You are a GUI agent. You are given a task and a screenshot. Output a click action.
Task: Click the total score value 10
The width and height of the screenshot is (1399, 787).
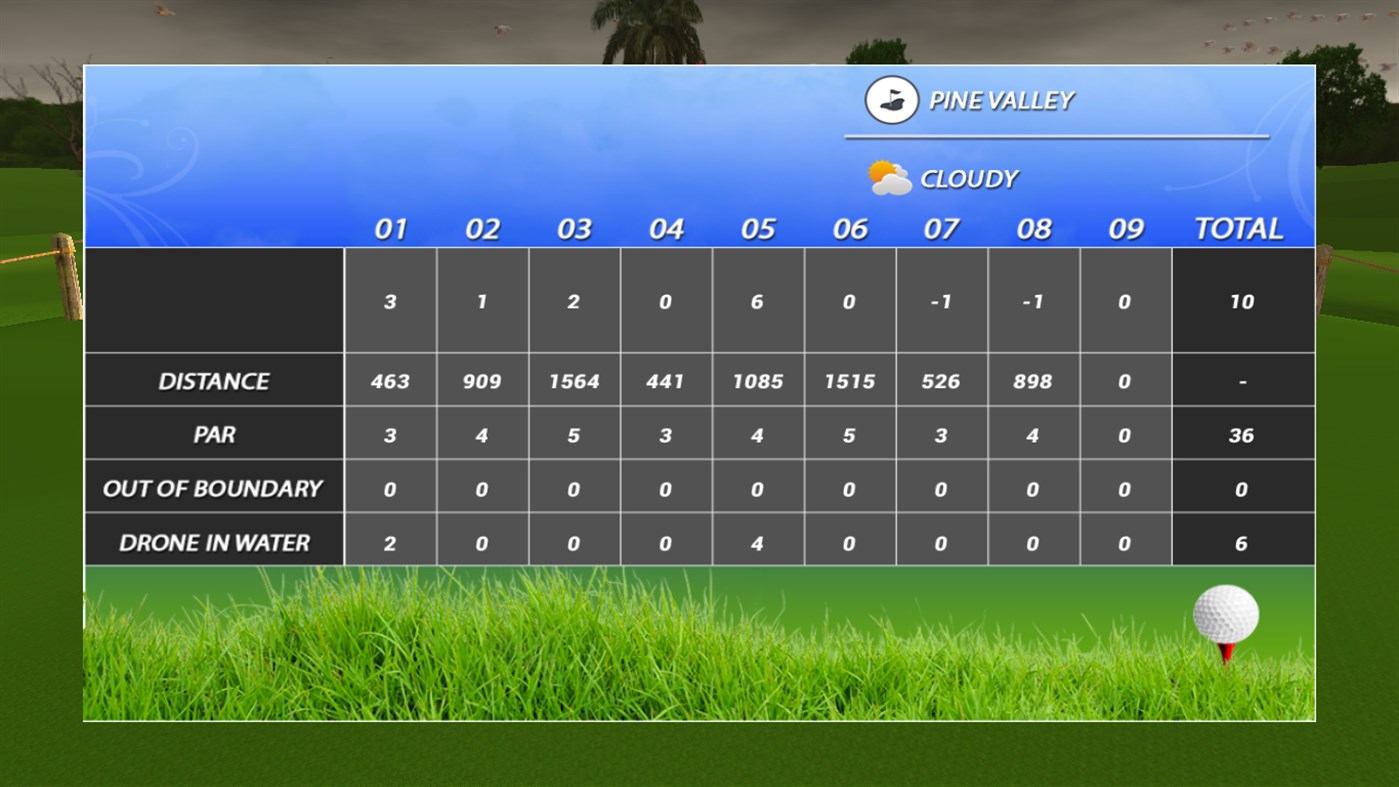pyautogui.click(x=1242, y=301)
